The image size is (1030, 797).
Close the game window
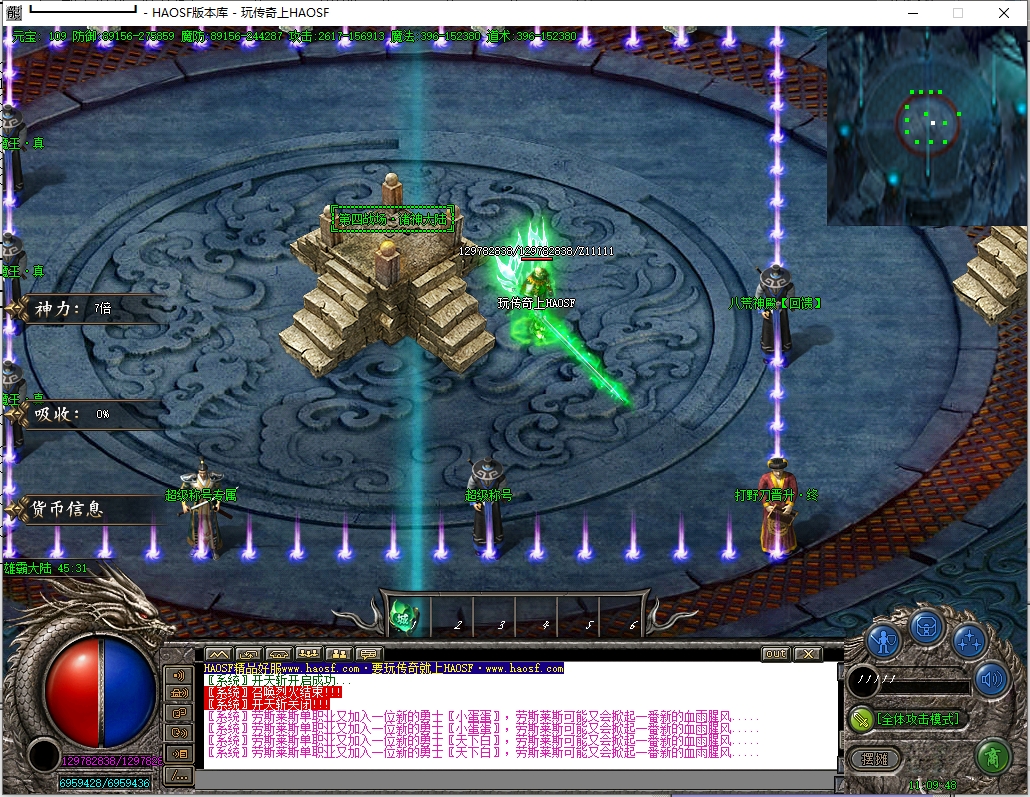(x=1003, y=13)
